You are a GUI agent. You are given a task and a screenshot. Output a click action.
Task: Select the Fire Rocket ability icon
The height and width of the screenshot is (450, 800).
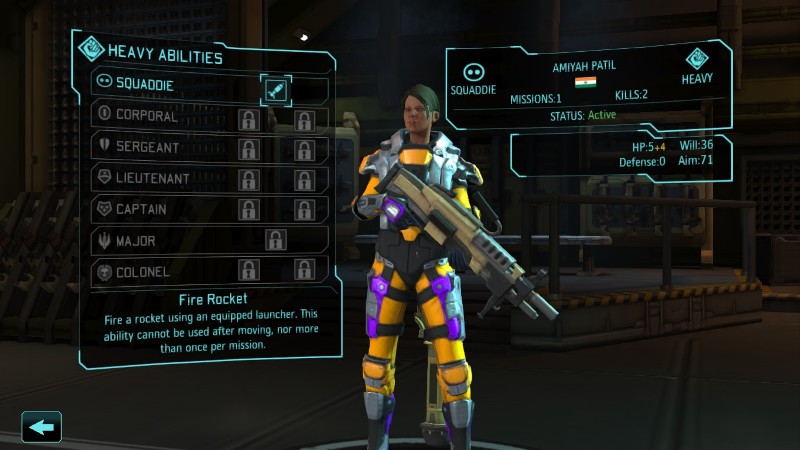click(x=276, y=89)
